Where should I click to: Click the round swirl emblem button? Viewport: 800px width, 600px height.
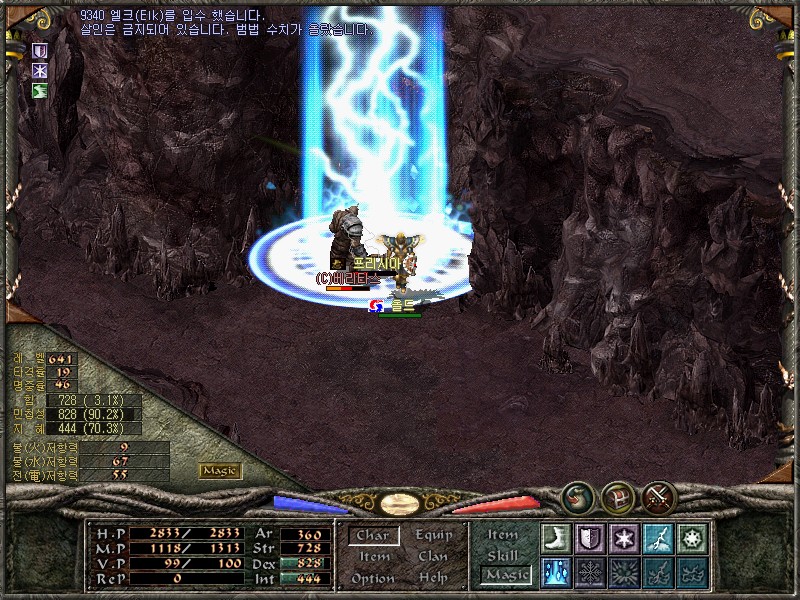pos(577,496)
